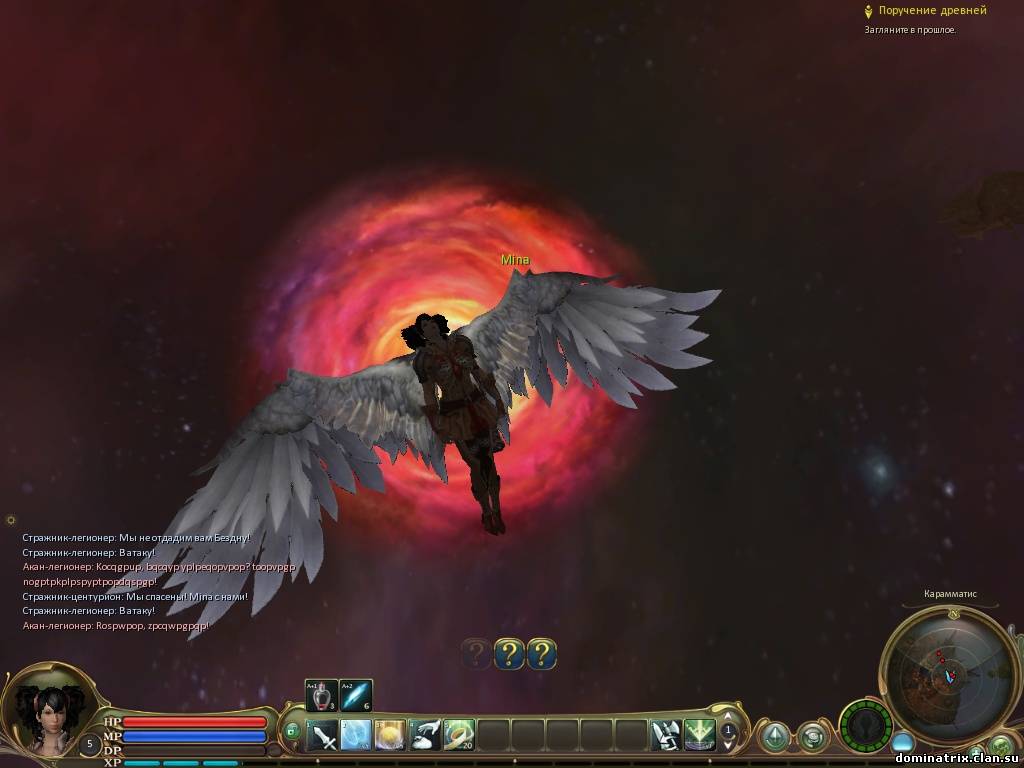1024x768 pixels.
Task: Activate the white hand gathering skill
Action: (x=424, y=736)
